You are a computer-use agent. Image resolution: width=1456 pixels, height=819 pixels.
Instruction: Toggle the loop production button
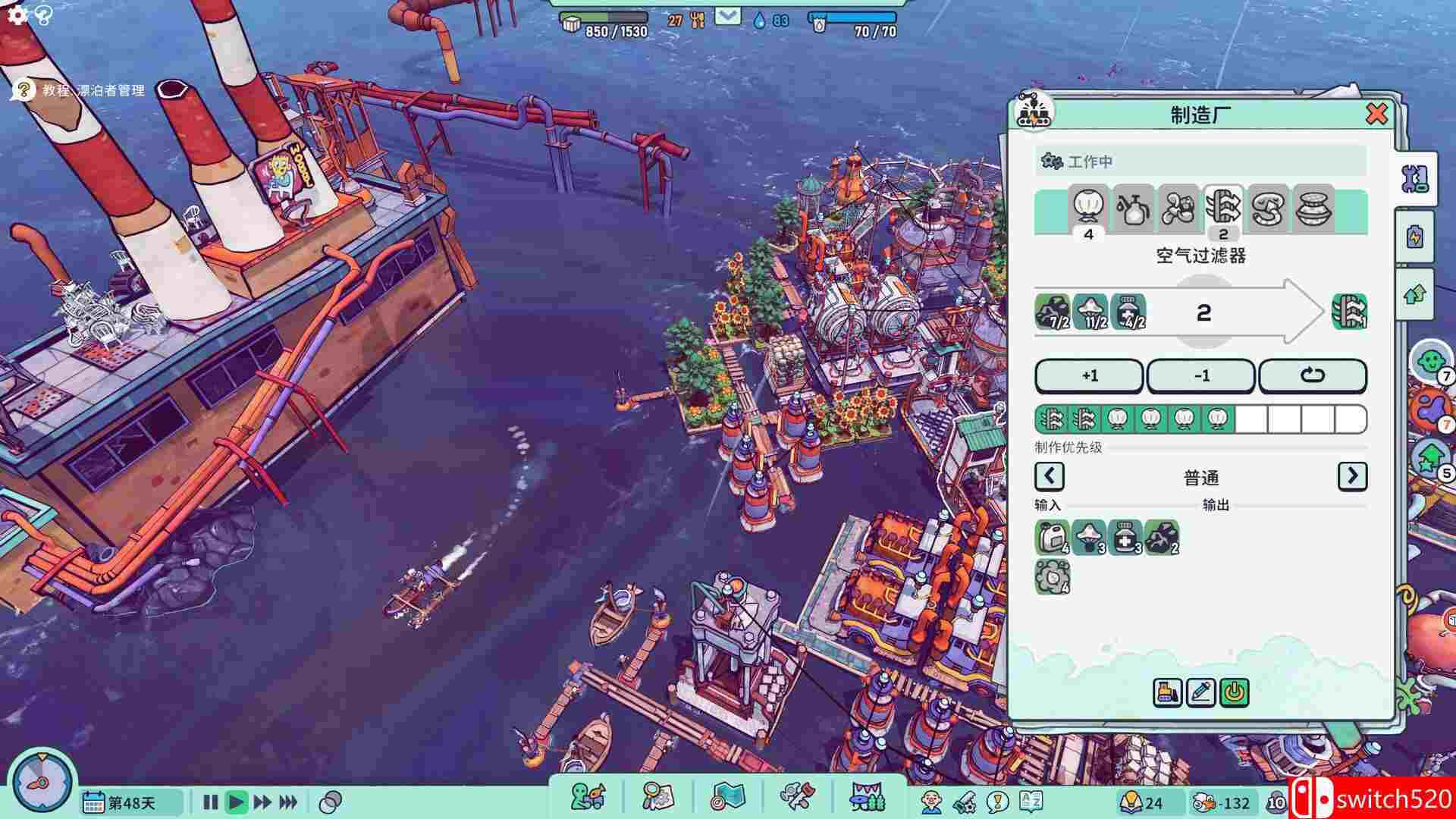(1312, 376)
